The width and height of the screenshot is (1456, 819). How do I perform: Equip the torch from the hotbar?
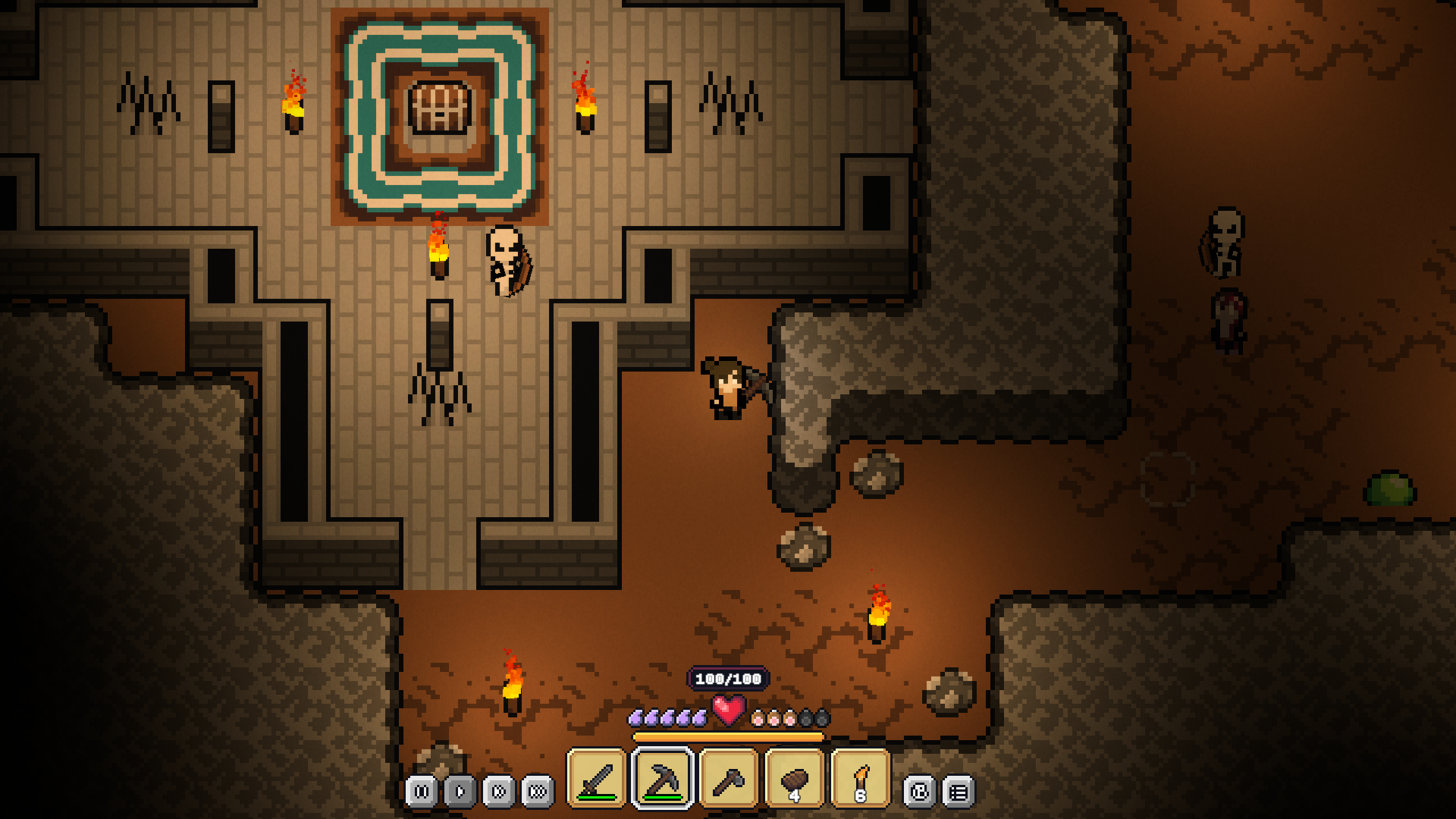tap(861, 778)
